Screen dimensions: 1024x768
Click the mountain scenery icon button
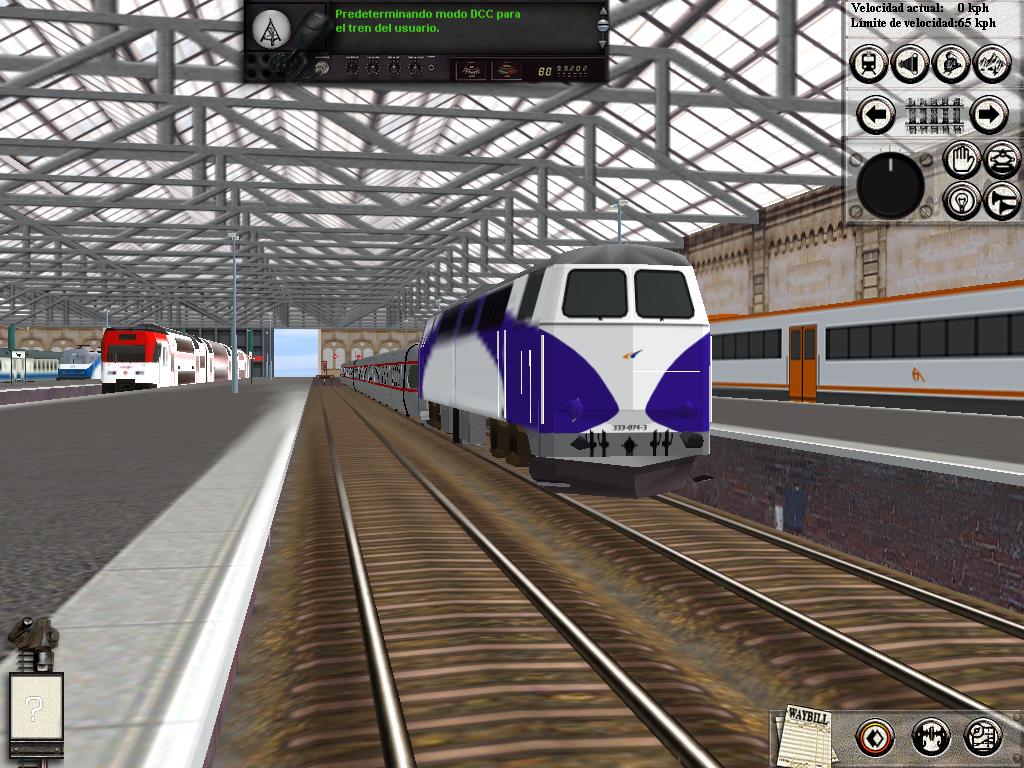(x=991, y=64)
